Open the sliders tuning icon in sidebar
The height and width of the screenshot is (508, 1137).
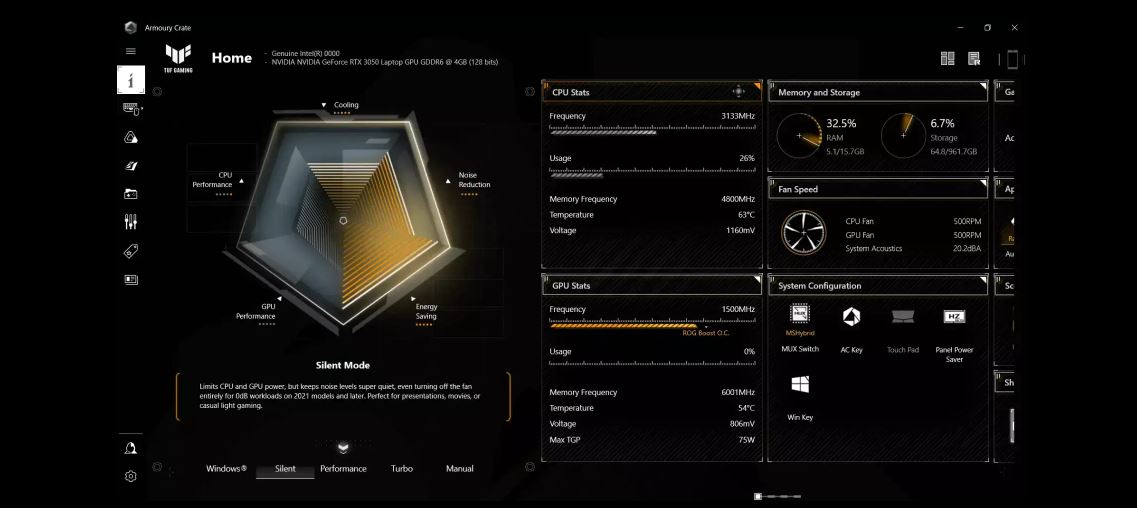click(131, 222)
